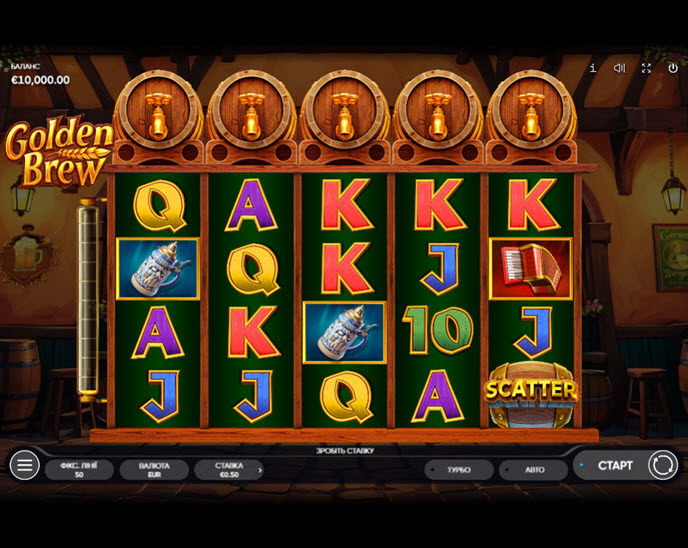Viewport: 688px width, 548px height.
Task: Open the hamburger menu
Action: [x=24, y=465]
